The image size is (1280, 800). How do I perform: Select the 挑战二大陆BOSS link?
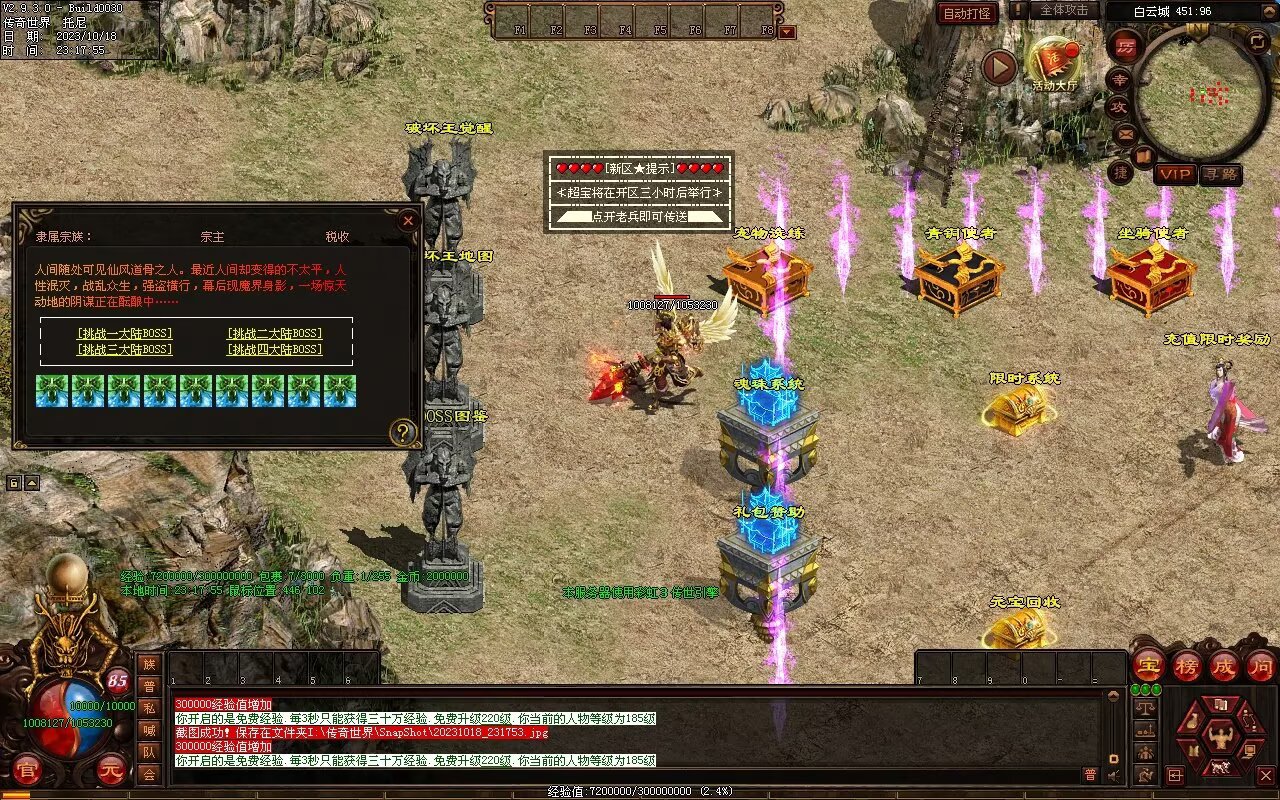coord(274,333)
